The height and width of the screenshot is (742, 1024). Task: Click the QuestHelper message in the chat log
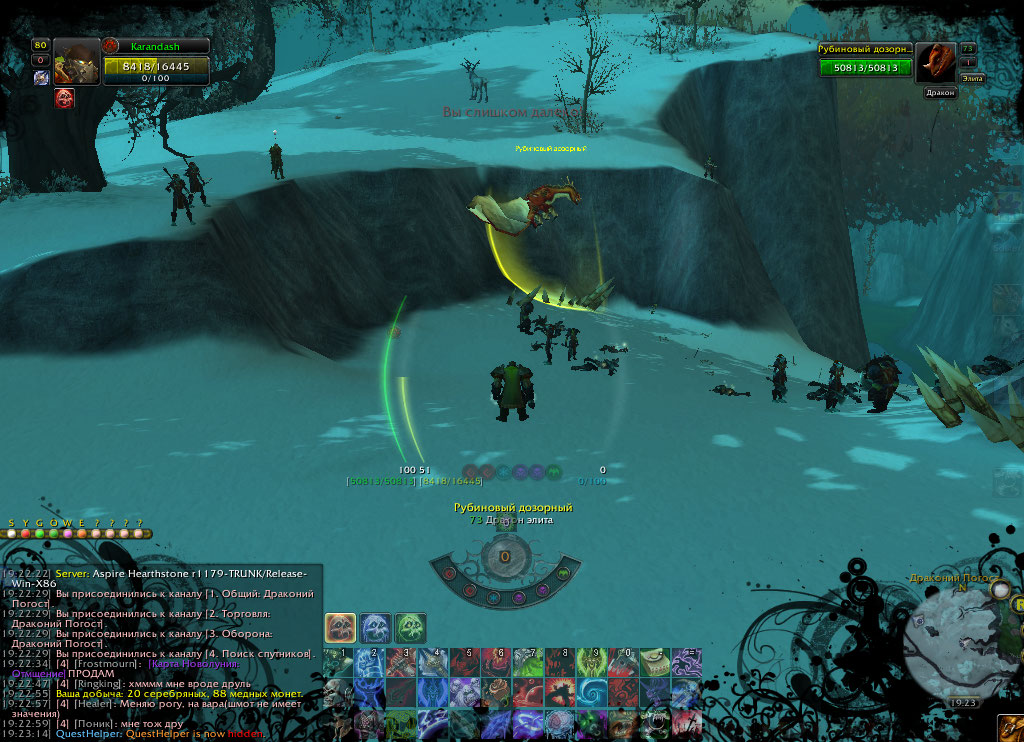click(160, 734)
